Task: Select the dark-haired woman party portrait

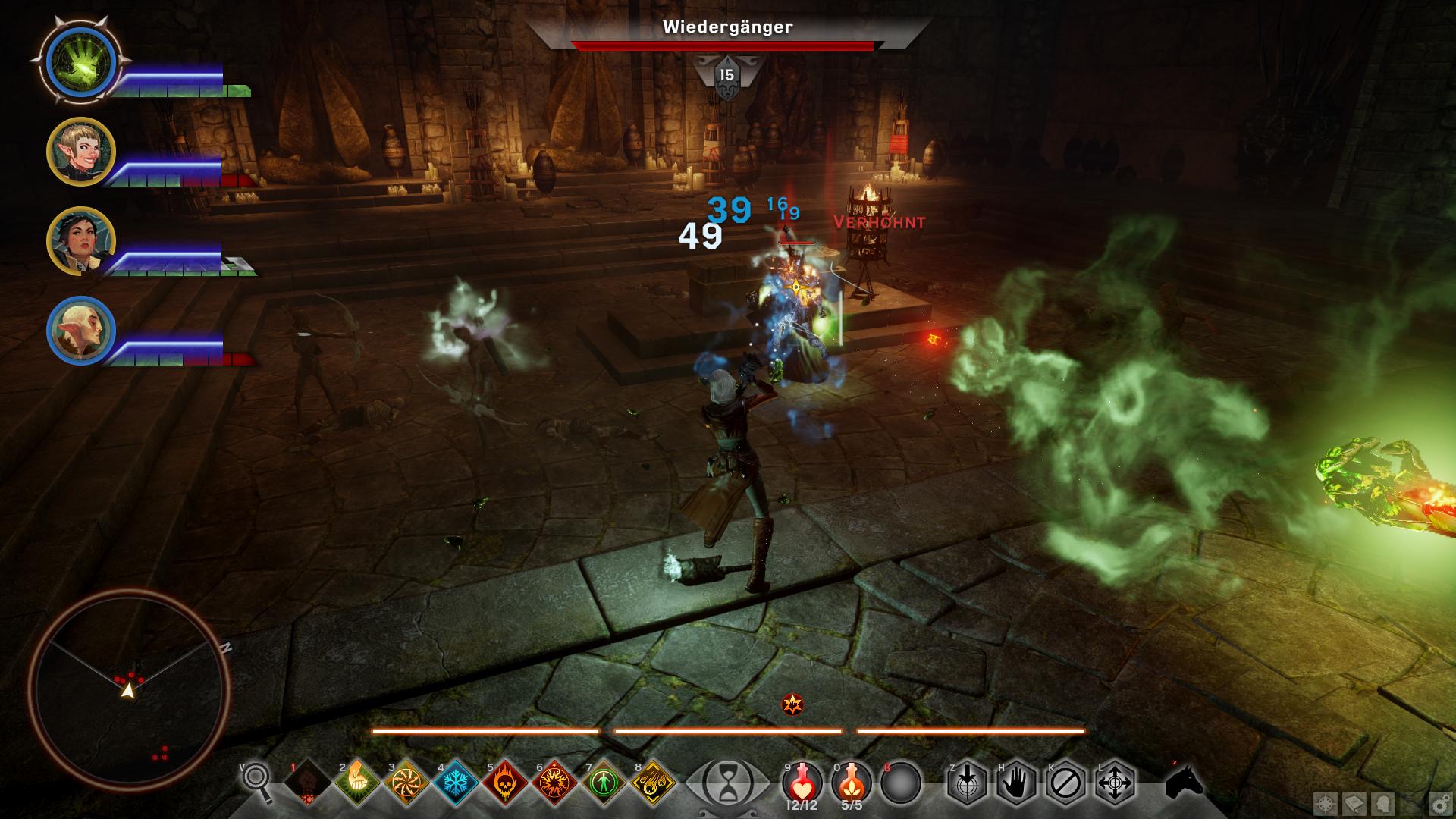Action: [x=80, y=241]
